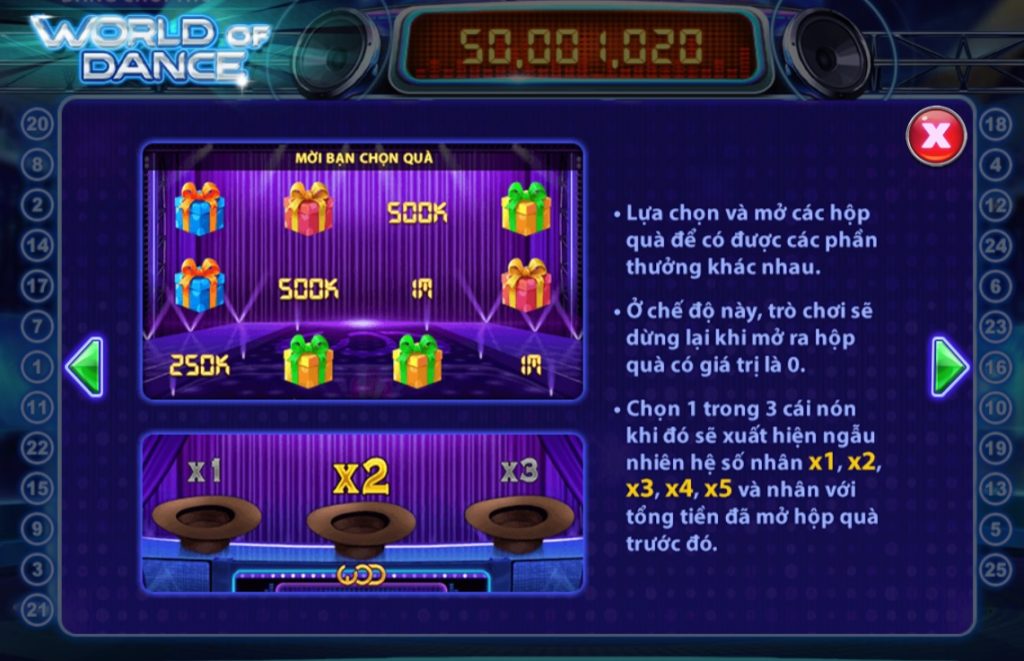Choose payline marker number 18

[x=996, y=125]
